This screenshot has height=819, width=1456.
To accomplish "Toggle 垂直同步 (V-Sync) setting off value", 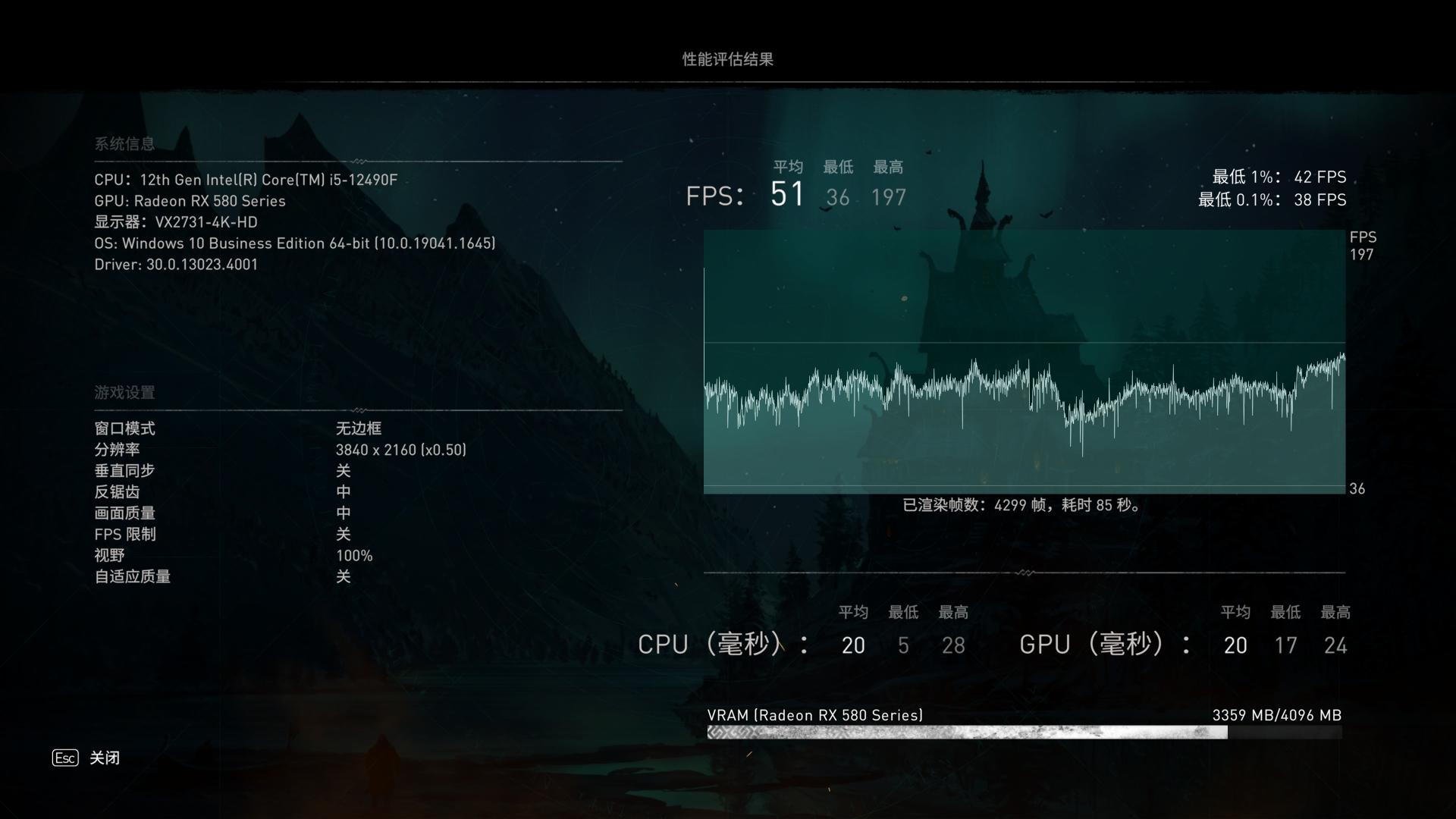I will pyautogui.click(x=344, y=470).
